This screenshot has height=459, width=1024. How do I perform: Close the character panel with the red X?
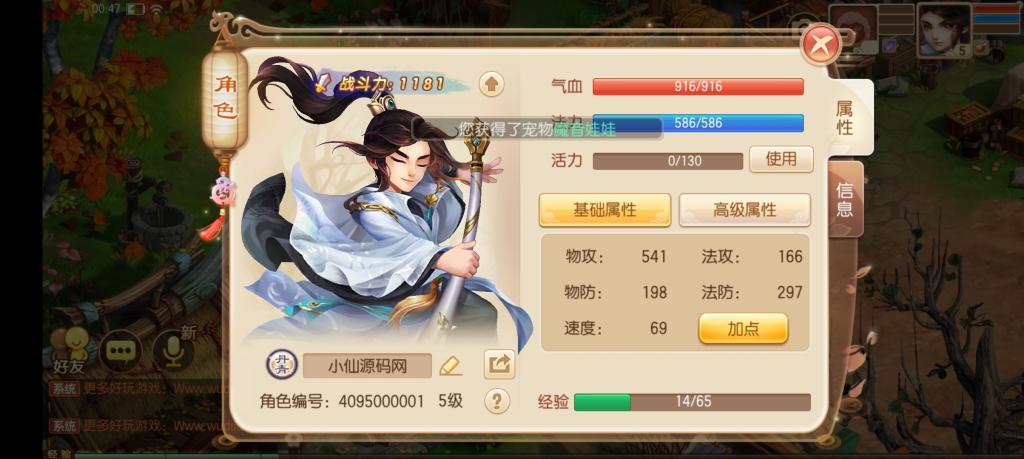pyautogui.click(x=820, y=44)
